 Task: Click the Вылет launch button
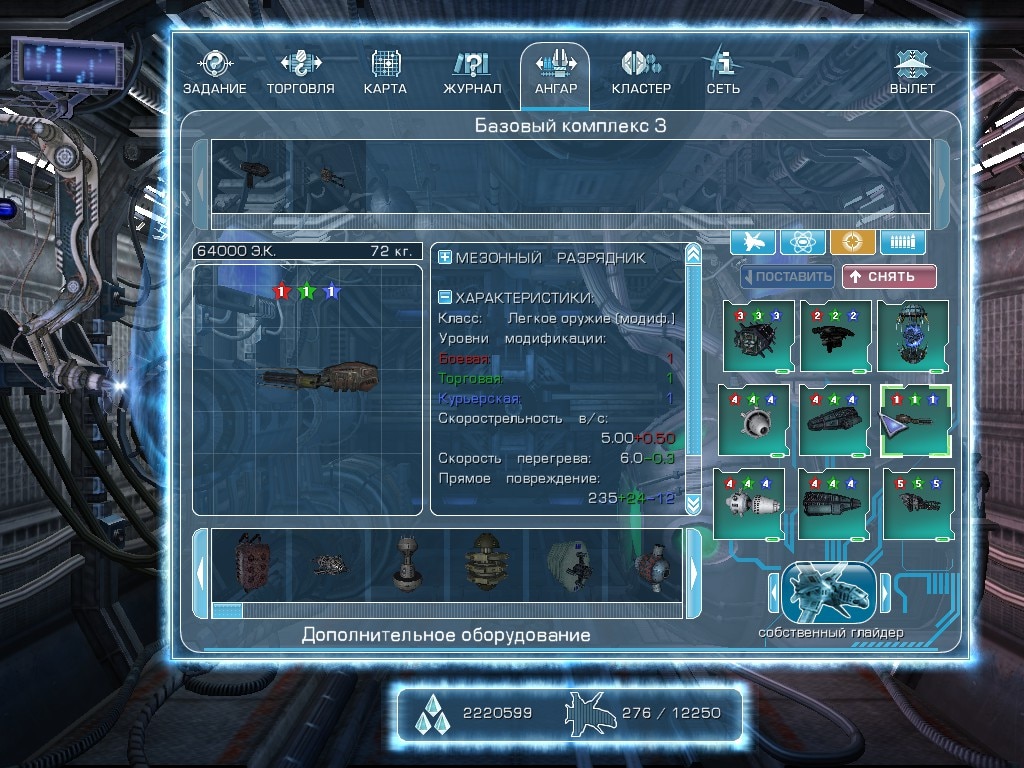pyautogui.click(x=912, y=73)
